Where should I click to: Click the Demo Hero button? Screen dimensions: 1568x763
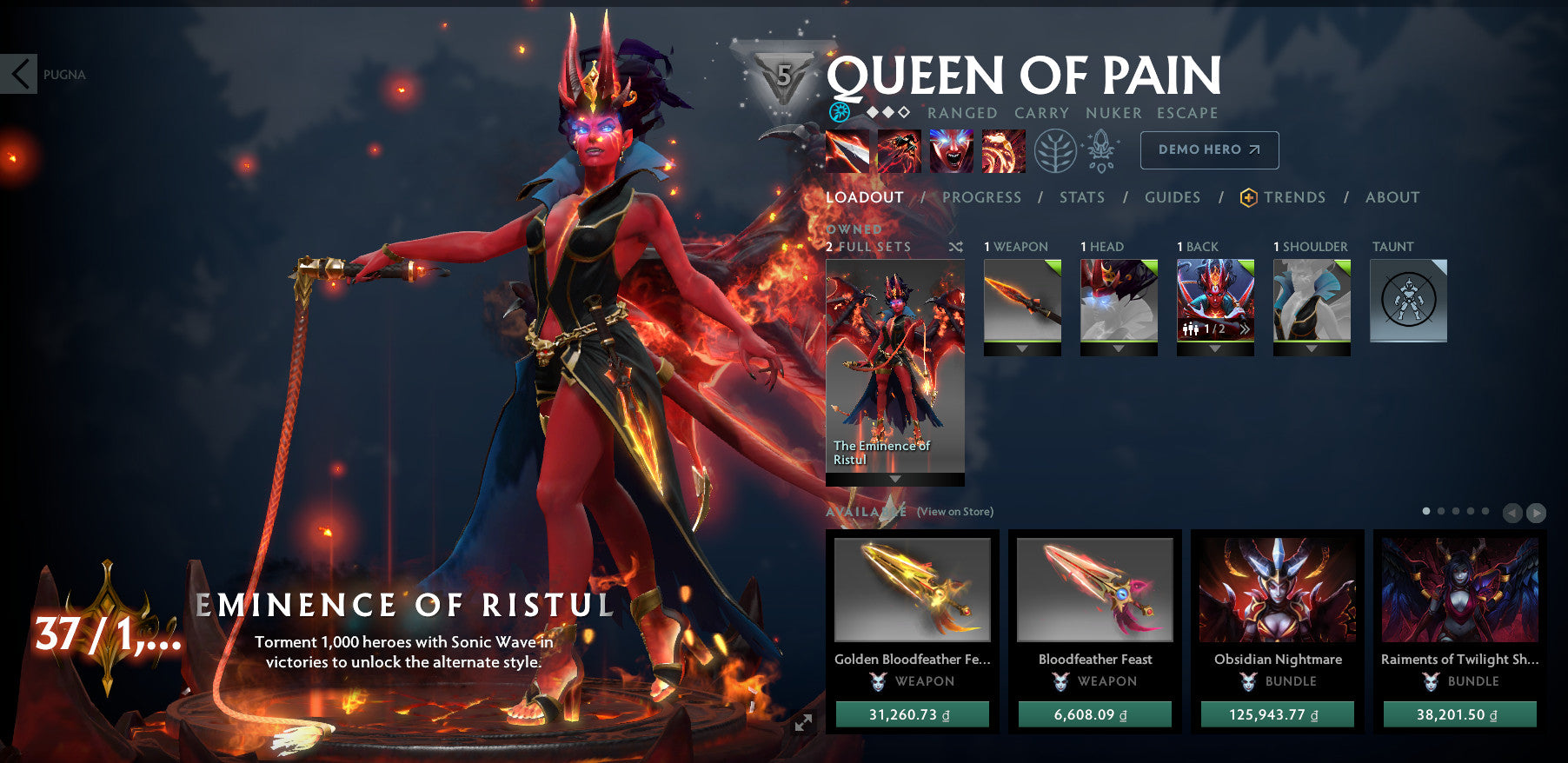pyautogui.click(x=1209, y=149)
